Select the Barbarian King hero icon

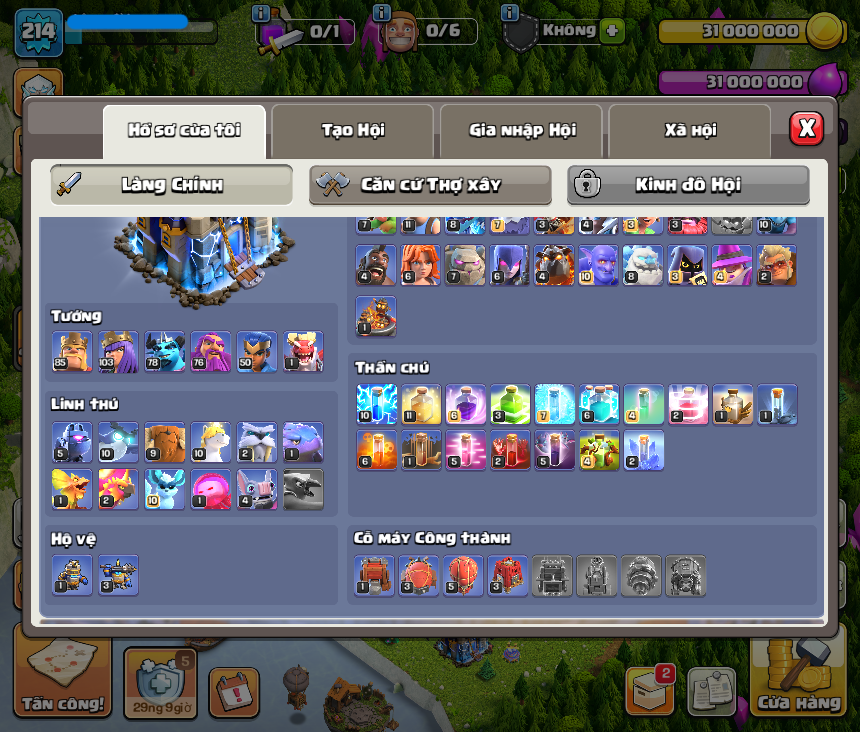click(71, 352)
